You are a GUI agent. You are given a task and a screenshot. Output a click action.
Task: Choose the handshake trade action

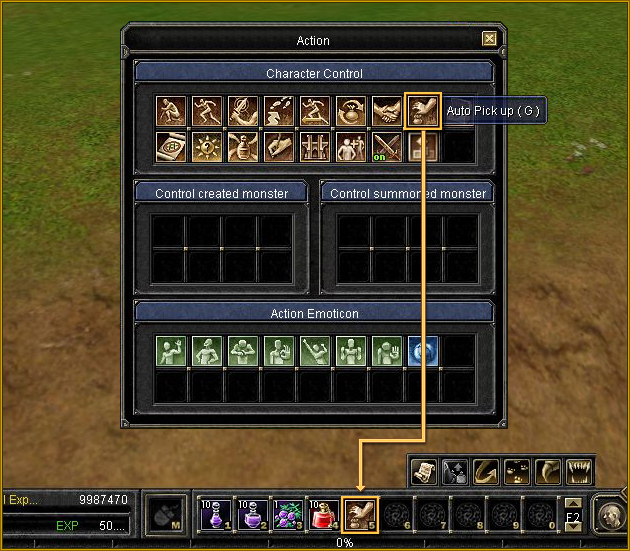387,111
